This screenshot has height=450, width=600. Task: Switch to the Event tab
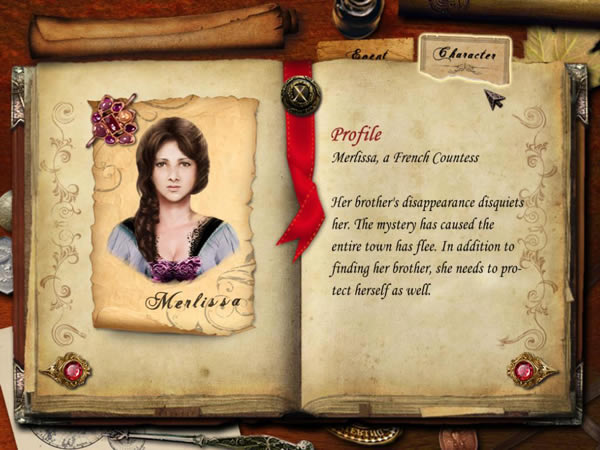pos(365,49)
